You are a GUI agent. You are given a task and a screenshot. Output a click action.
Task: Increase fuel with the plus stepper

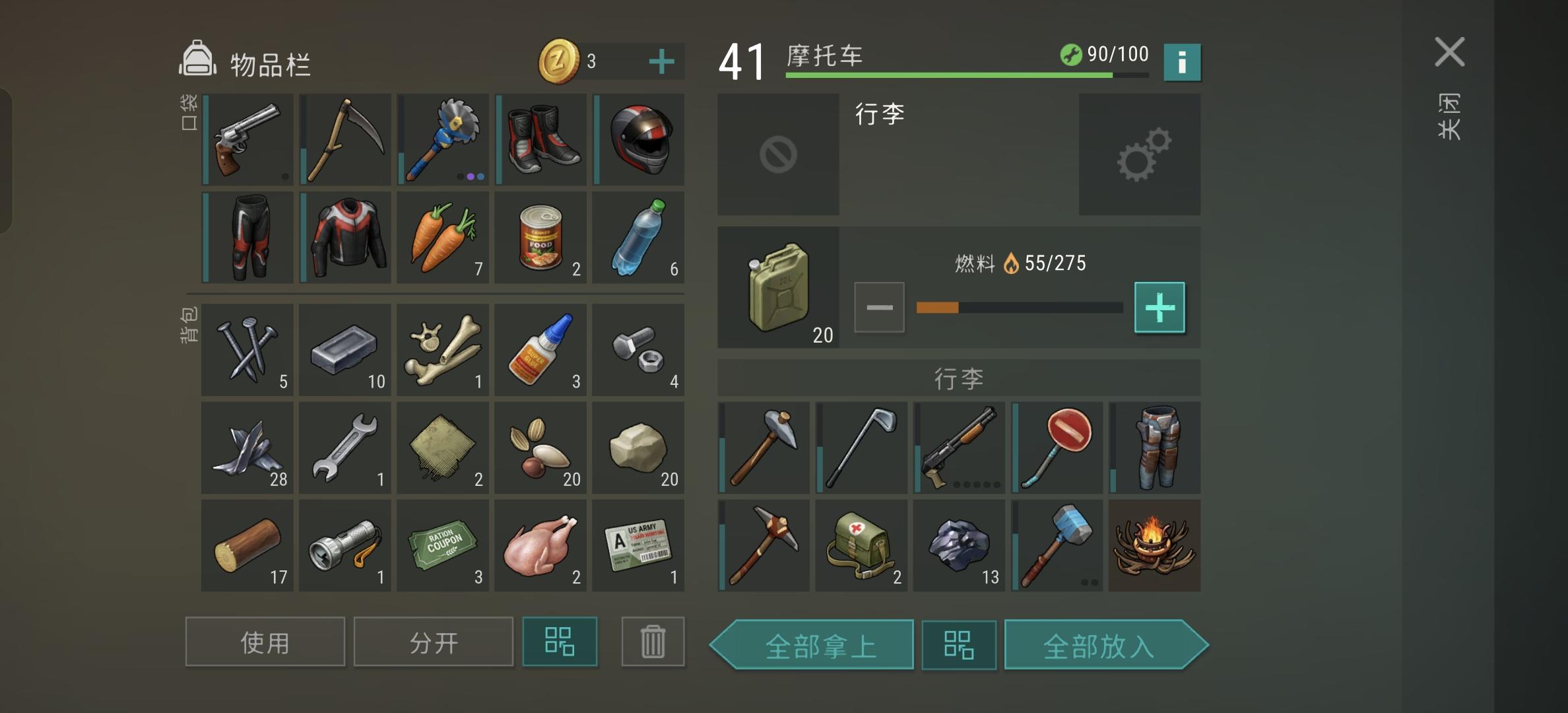1160,306
